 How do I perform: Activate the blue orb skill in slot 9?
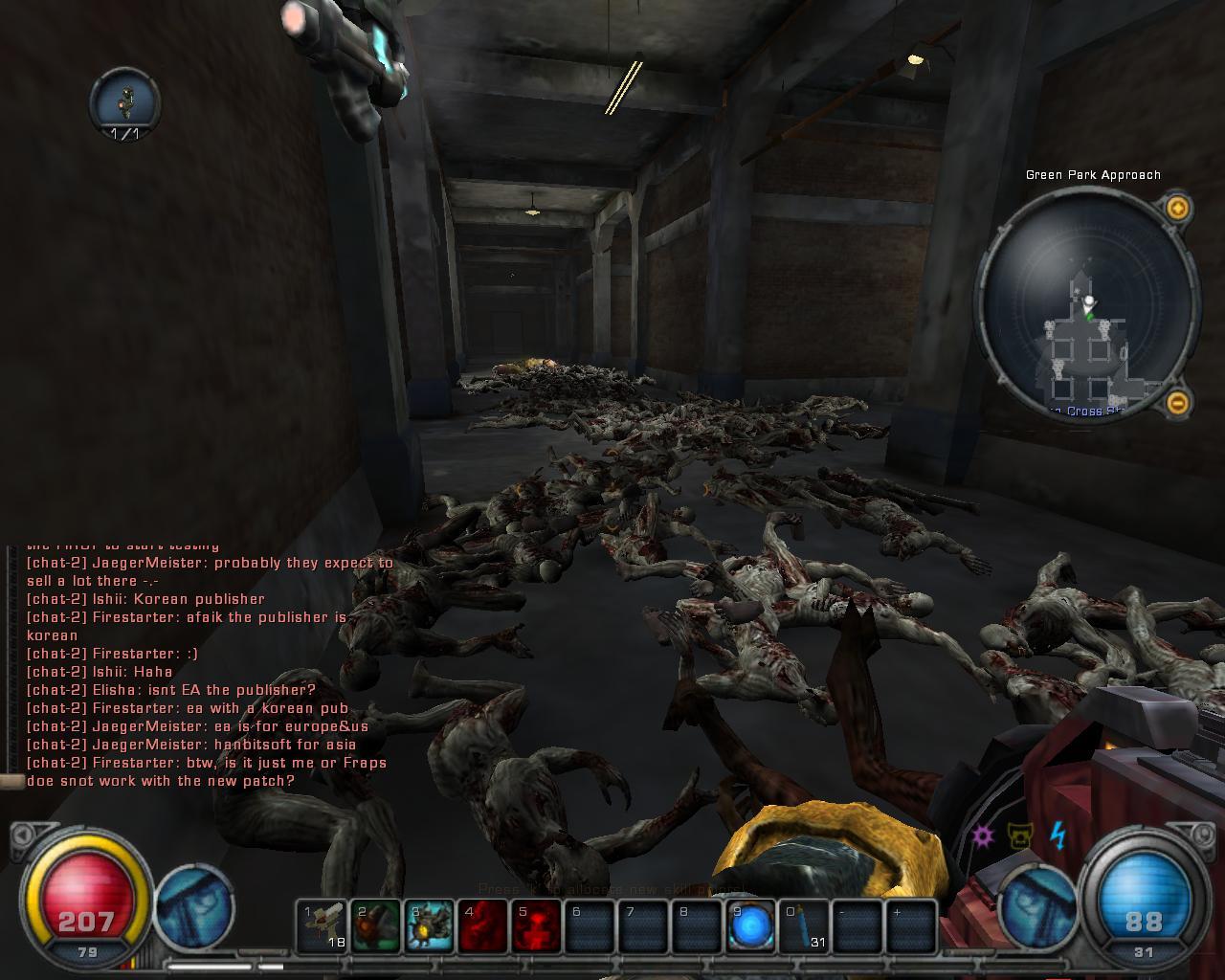click(751, 925)
